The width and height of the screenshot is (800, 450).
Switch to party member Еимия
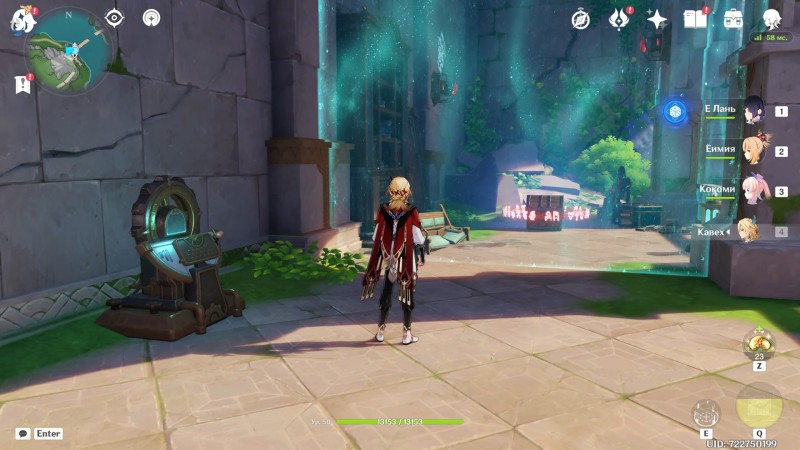tap(752, 151)
